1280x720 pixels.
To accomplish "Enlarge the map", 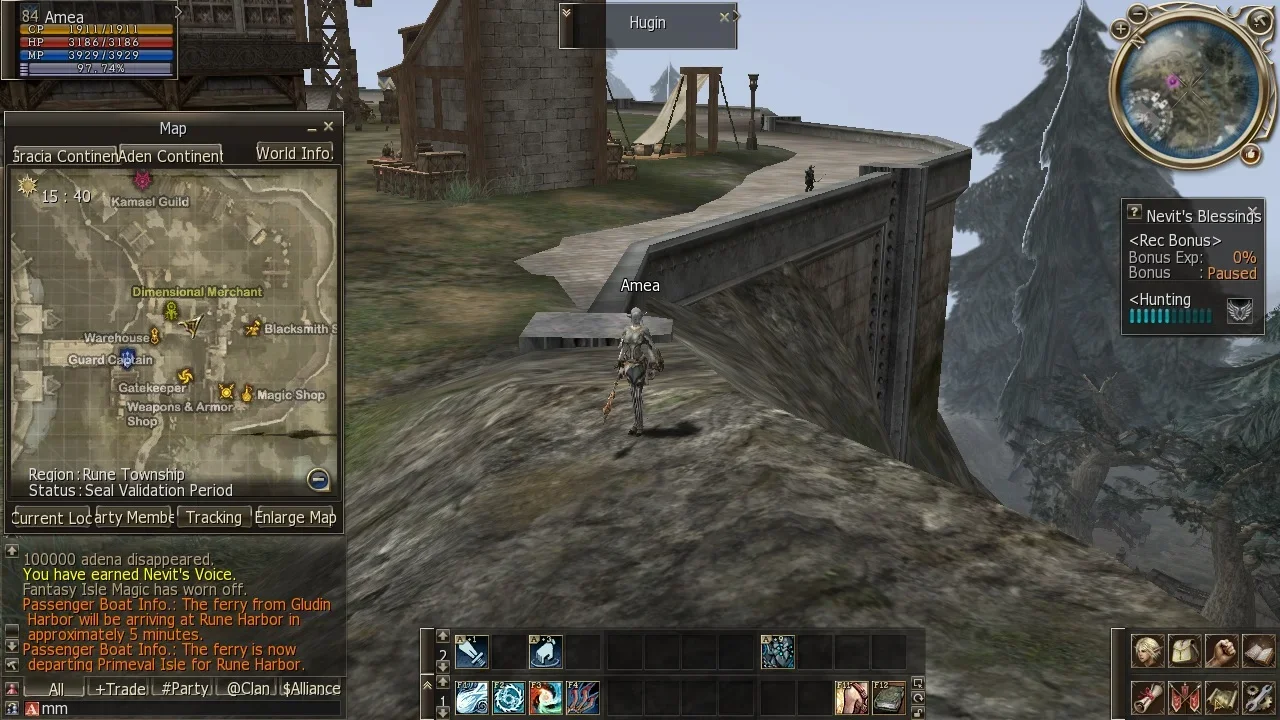I will (295, 517).
